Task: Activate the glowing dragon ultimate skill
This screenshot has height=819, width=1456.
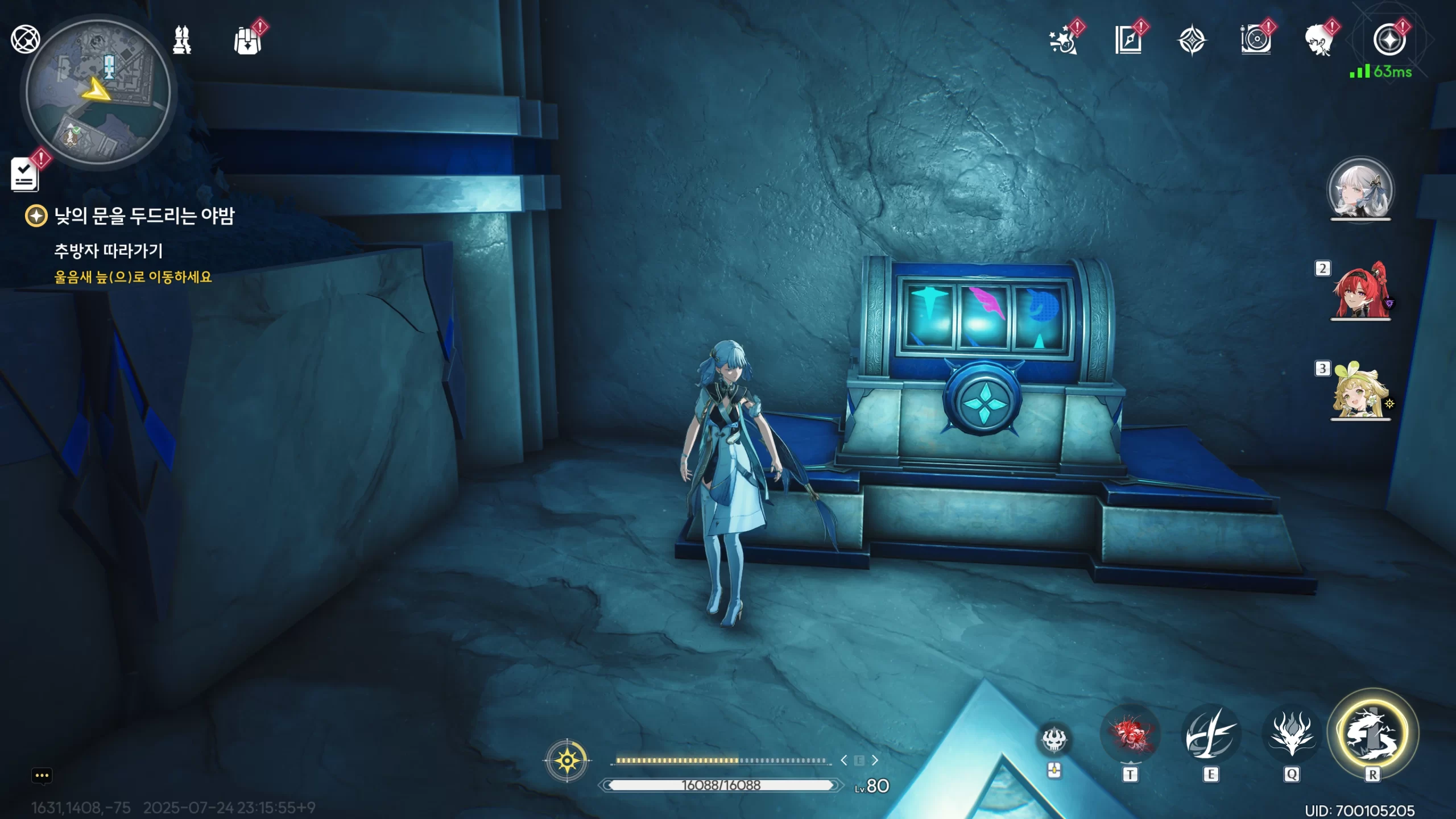Action: [x=1372, y=734]
